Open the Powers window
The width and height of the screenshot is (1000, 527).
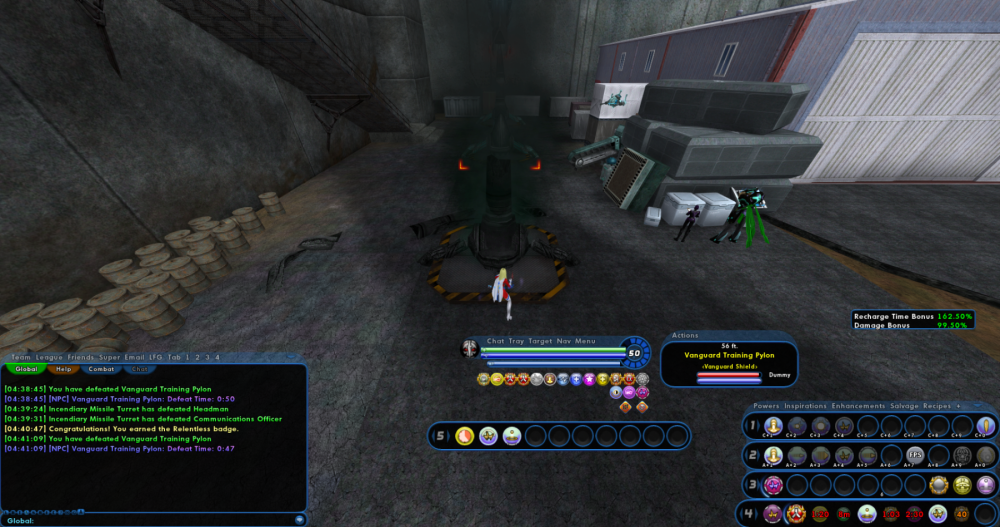767,406
